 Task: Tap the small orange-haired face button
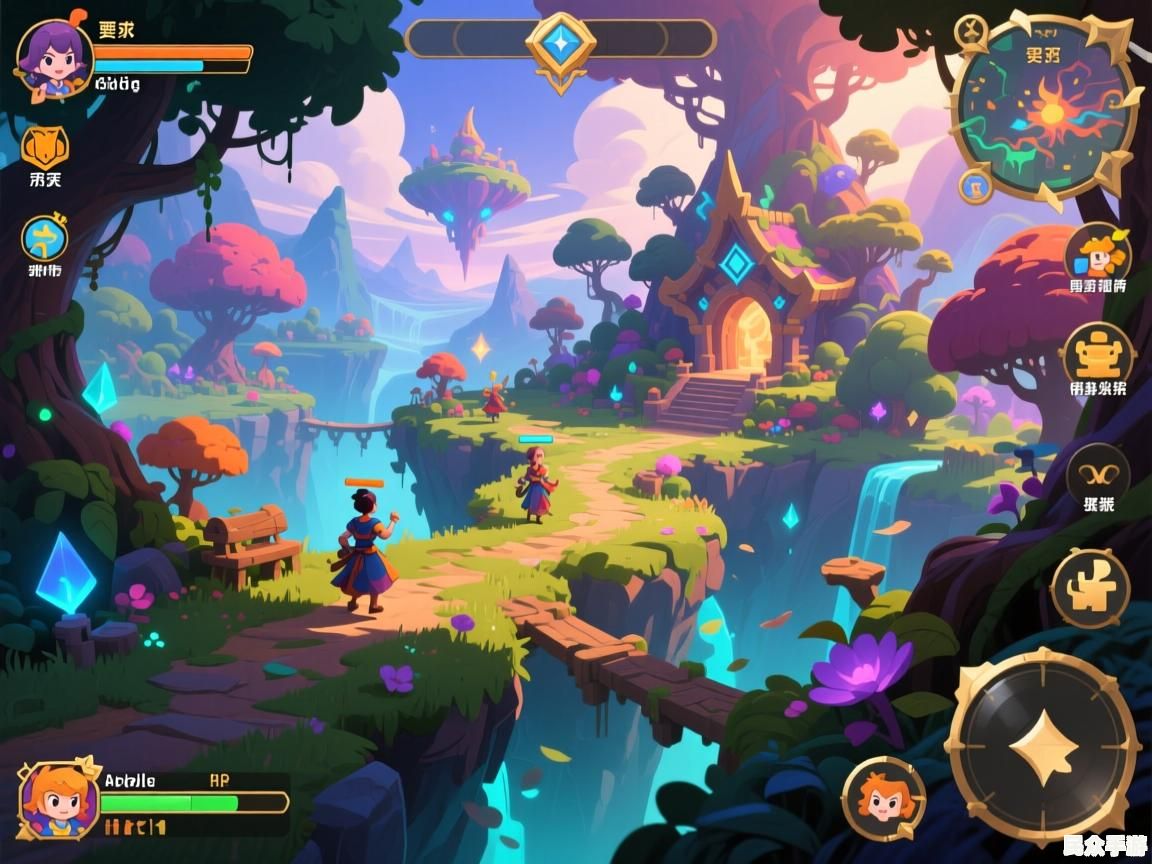tap(883, 797)
